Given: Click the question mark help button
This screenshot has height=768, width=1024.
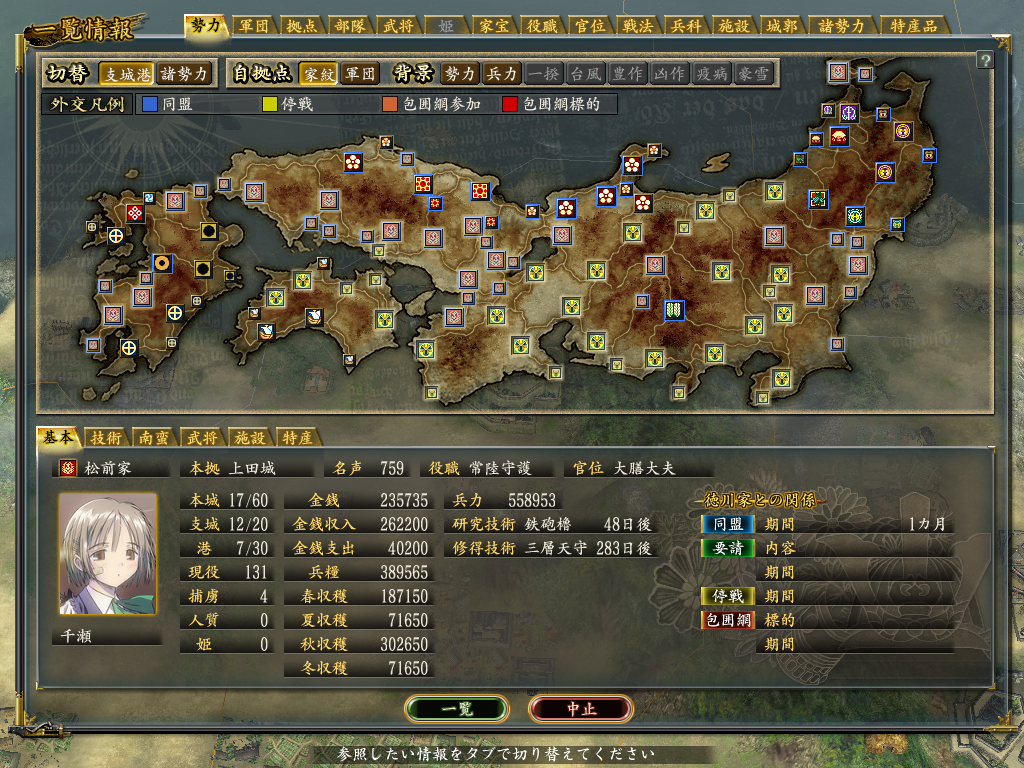Looking at the screenshot, I should point(985,60).
